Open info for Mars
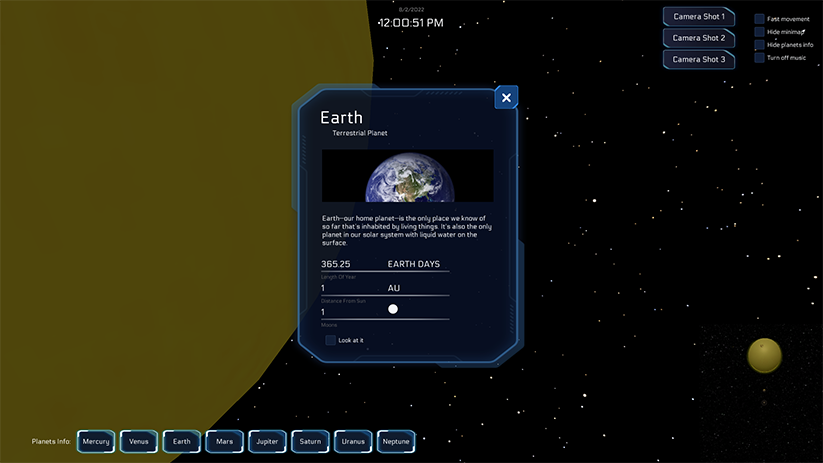The image size is (823, 463). pyautogui.click(x=224, y=441)
